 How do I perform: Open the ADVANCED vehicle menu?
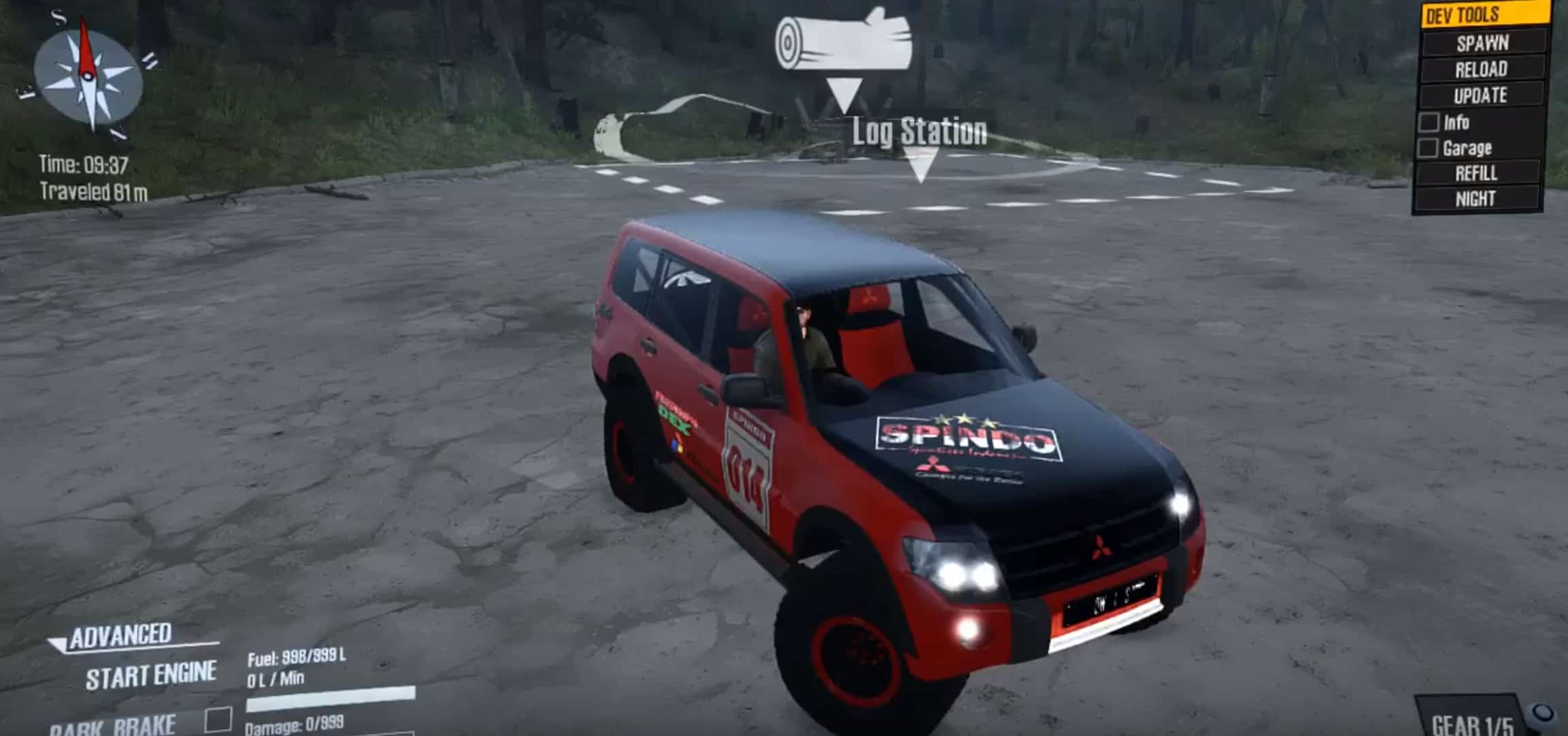(121, 636)
